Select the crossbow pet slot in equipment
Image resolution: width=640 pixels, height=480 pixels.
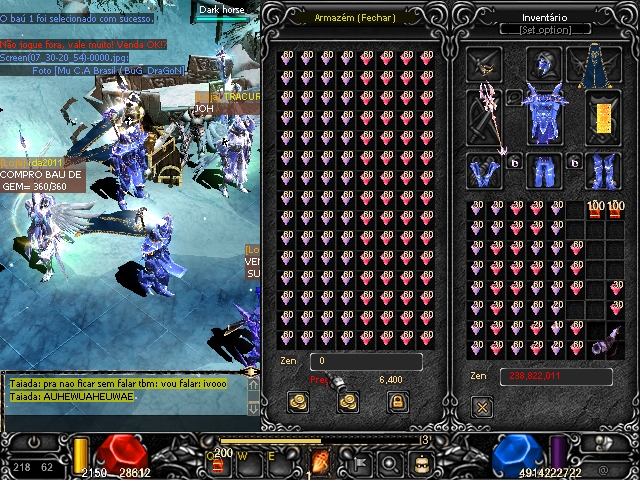pos(485,66)
